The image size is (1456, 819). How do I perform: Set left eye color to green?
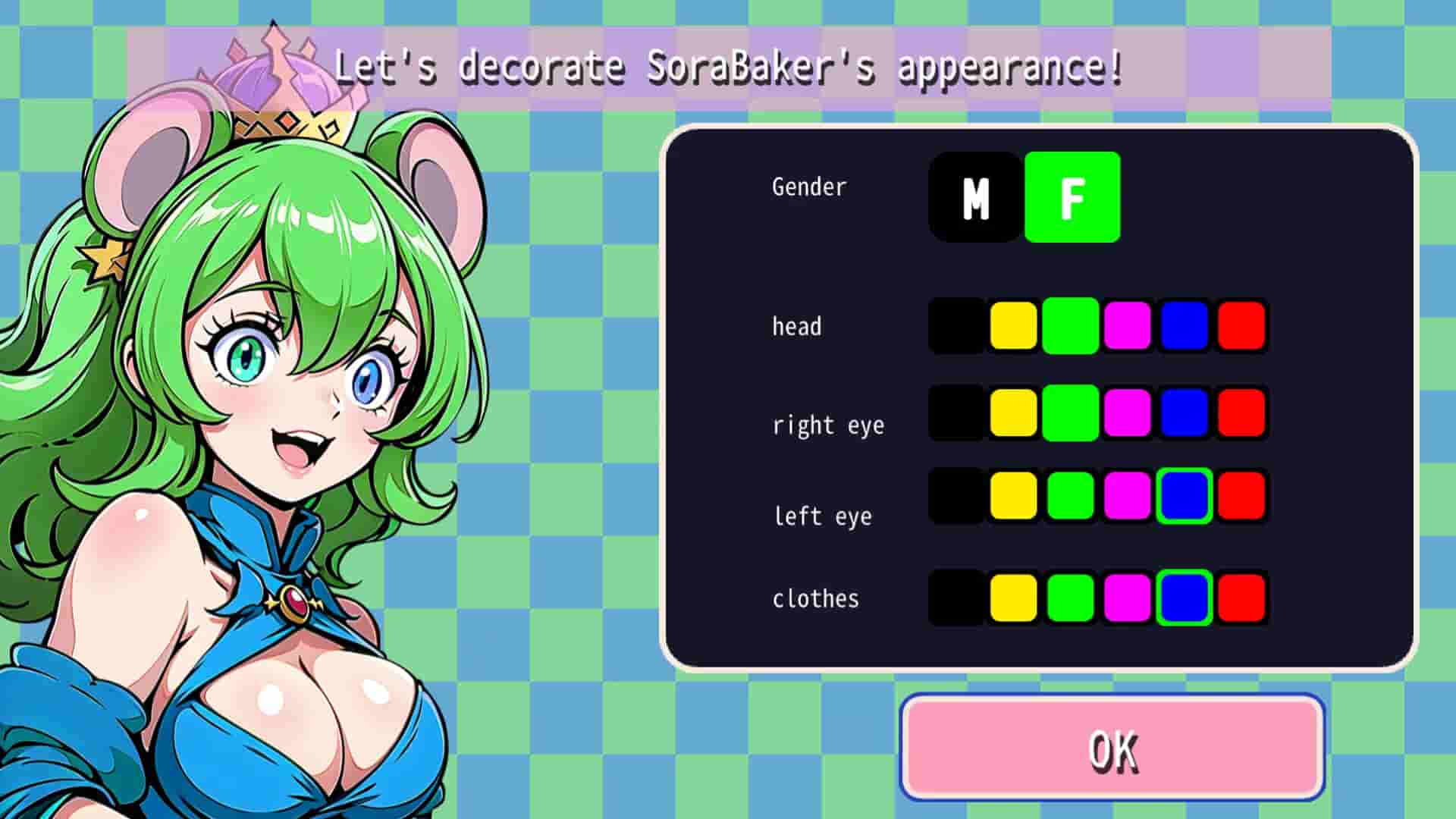[x=1070, y=496]
